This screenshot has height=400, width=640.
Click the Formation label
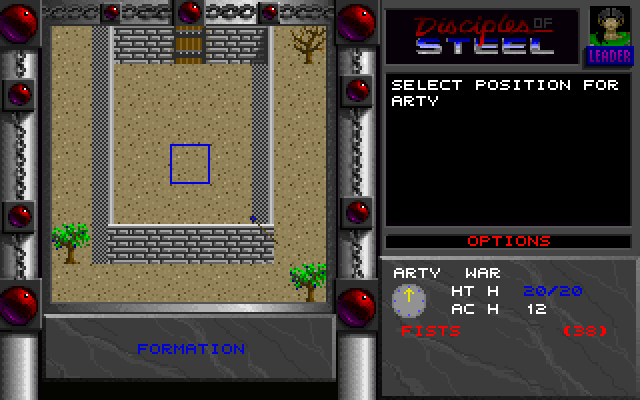tap(190, 349)
